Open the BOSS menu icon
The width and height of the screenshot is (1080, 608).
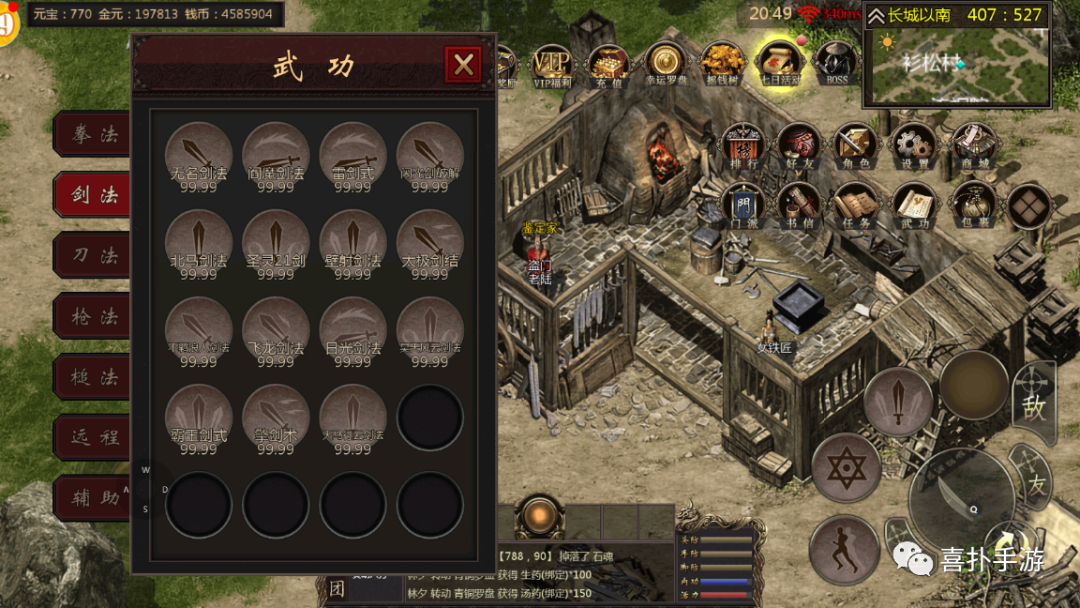[835, 65]
